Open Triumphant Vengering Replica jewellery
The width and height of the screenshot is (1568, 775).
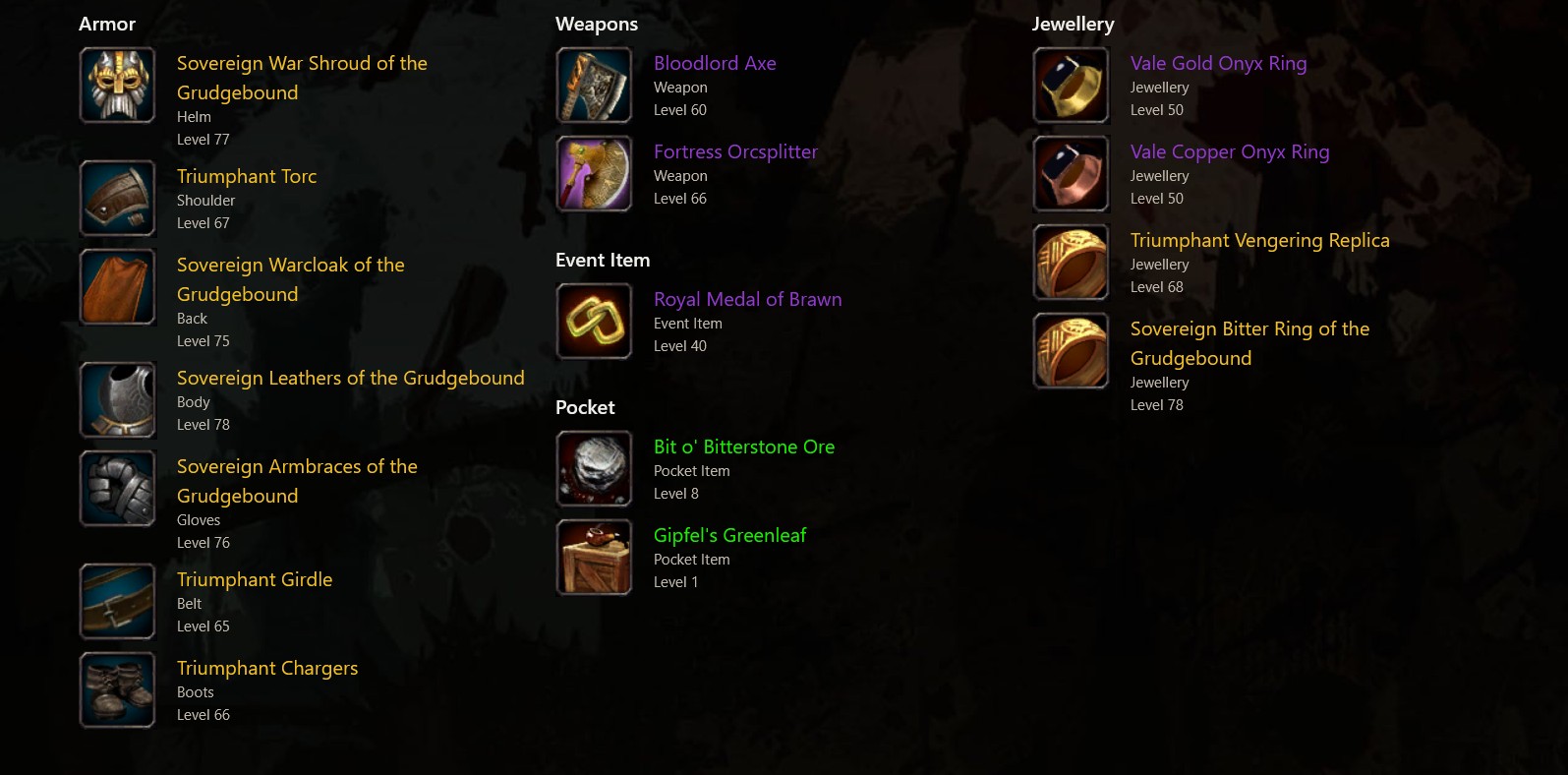coord(1259,240)
